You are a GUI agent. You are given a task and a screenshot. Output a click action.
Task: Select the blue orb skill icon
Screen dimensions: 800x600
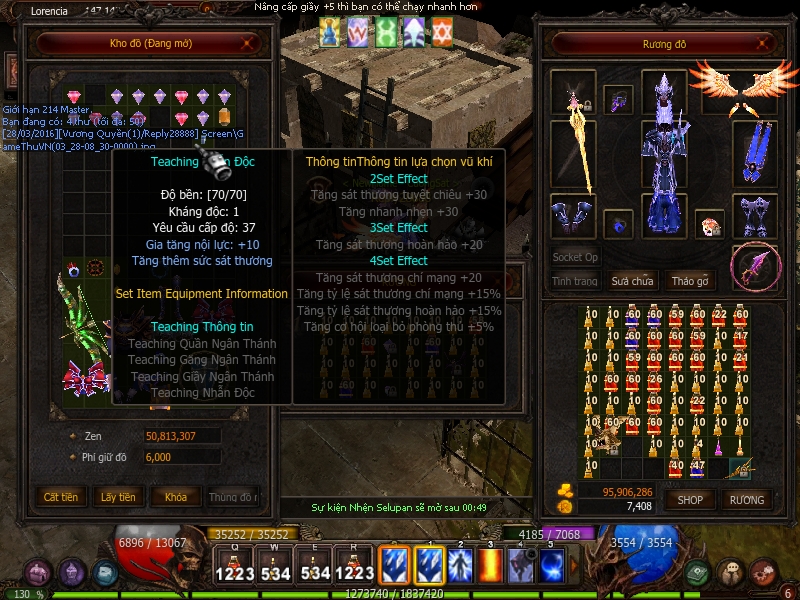[552, 565]
